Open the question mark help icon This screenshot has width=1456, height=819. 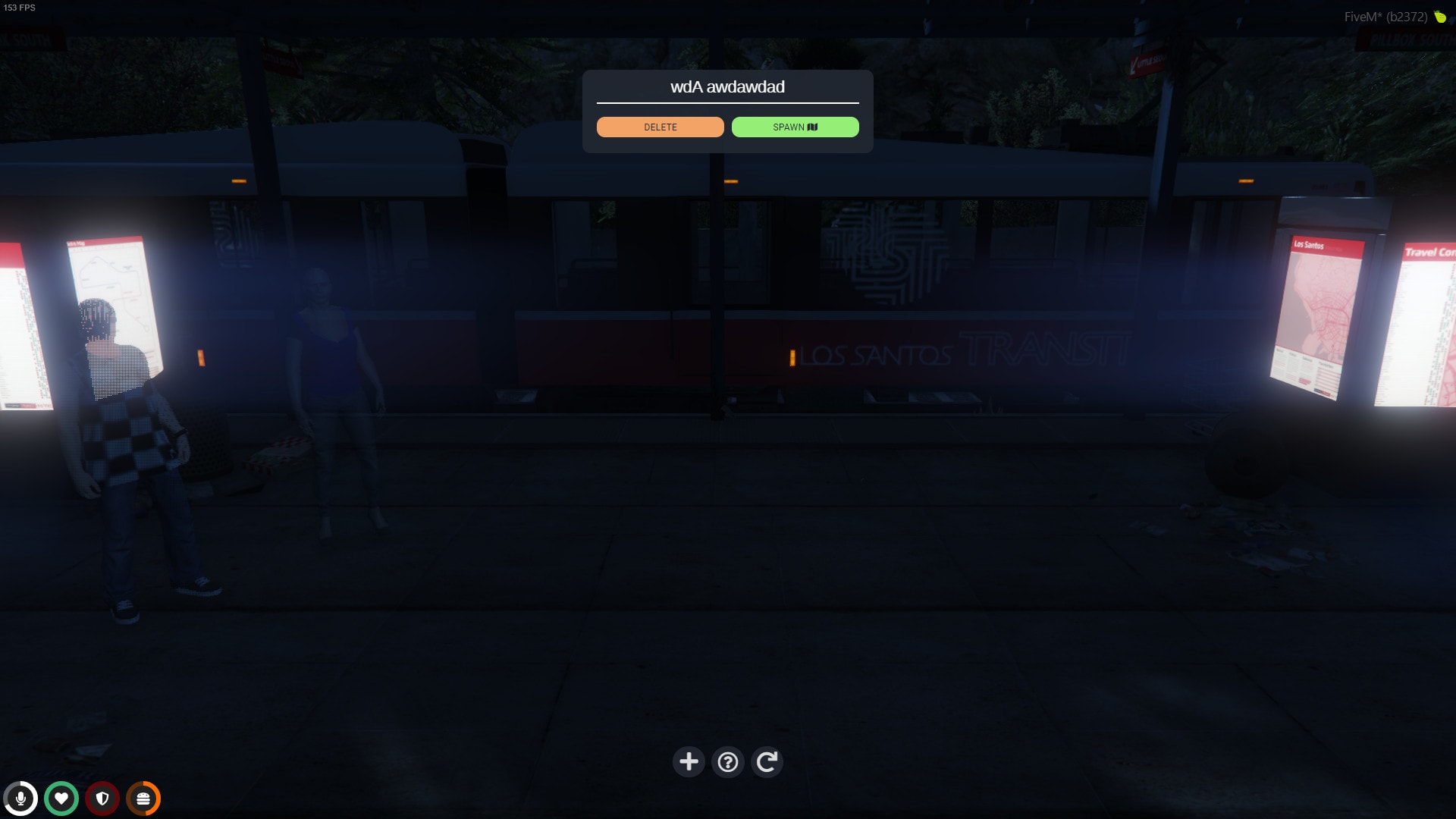point(727,761)
